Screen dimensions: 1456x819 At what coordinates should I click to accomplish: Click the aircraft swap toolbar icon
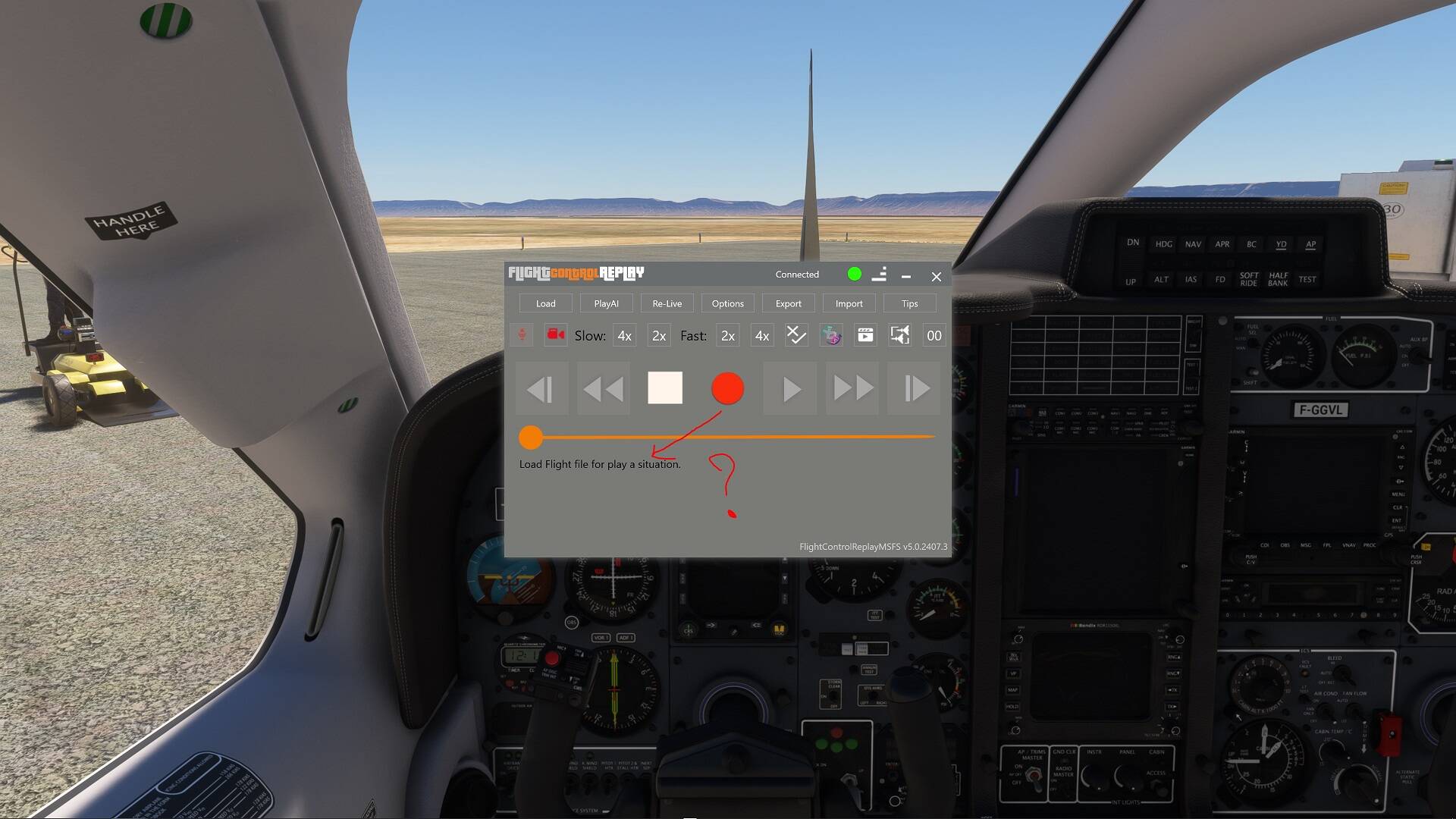[x=899, y=335]
